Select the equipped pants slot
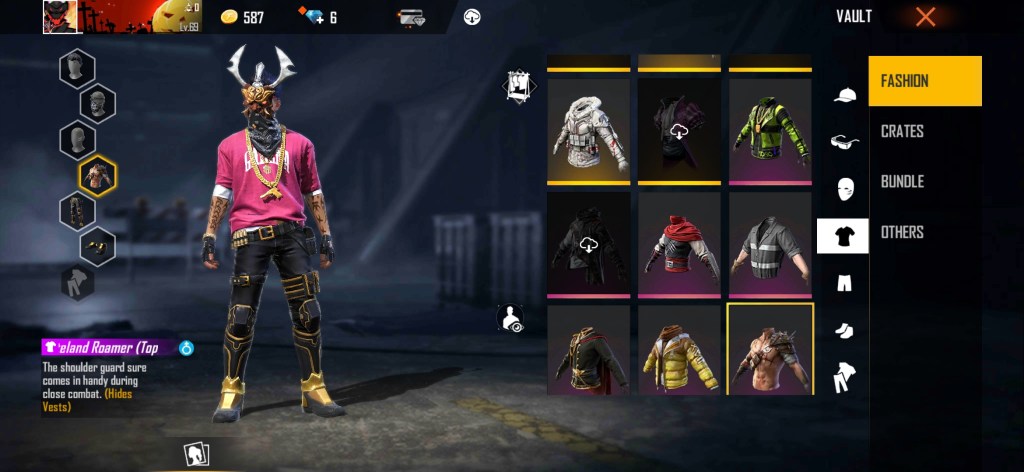 pyautogui.click(x=77, y=212)
